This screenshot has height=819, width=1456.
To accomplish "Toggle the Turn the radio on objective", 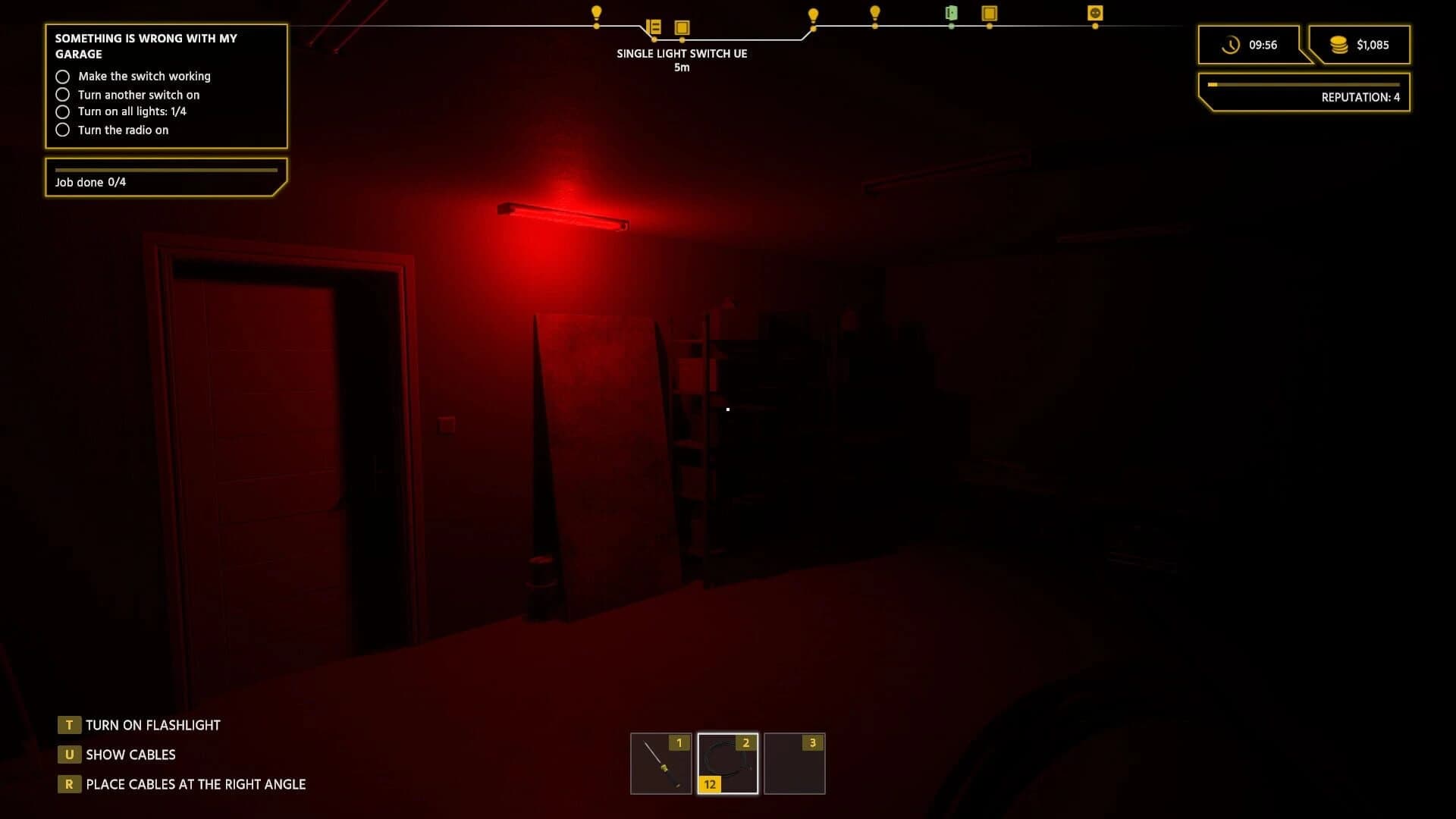I will (63, 130).
